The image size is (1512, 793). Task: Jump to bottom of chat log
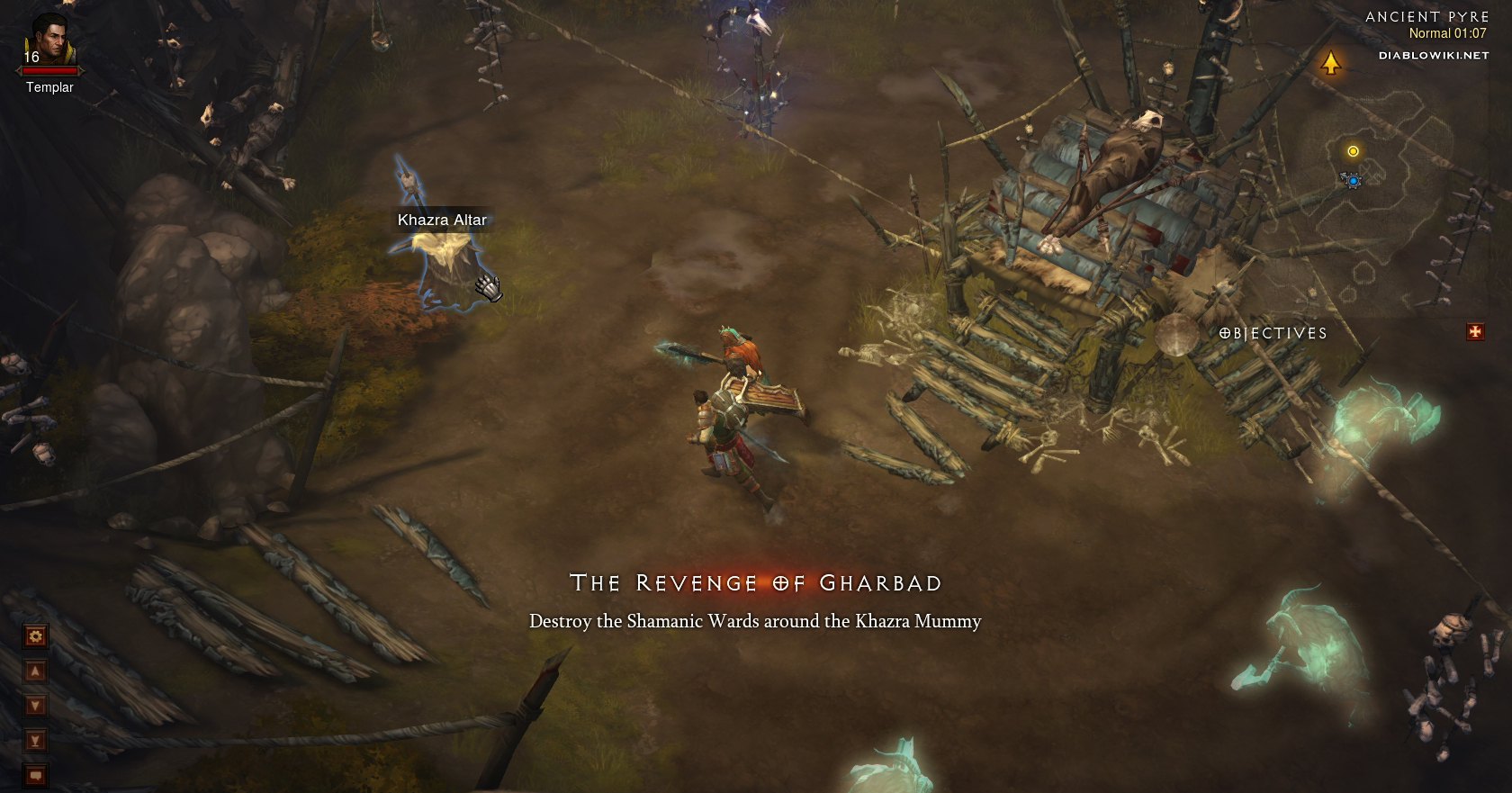tap(35, 740)
